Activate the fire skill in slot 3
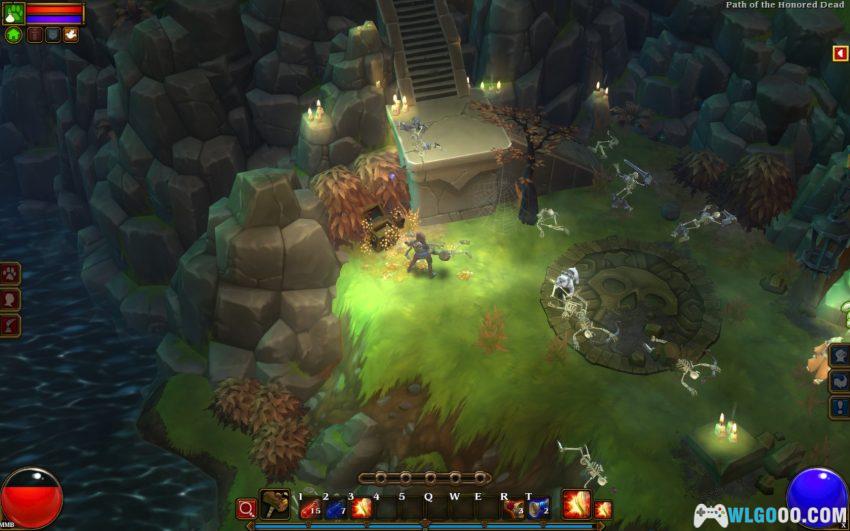The image size is (850, 531). tap(361, 508)
